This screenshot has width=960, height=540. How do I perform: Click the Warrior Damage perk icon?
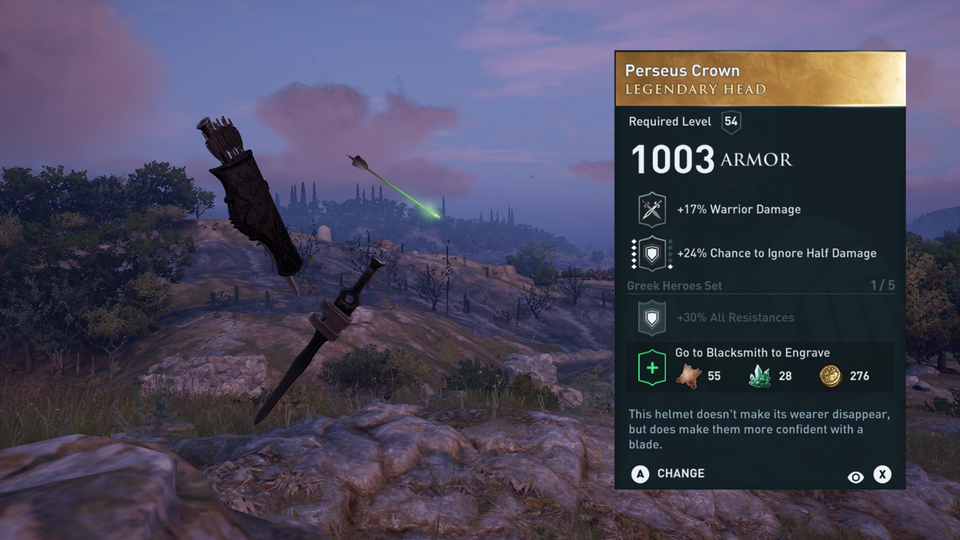pos(652,210)
